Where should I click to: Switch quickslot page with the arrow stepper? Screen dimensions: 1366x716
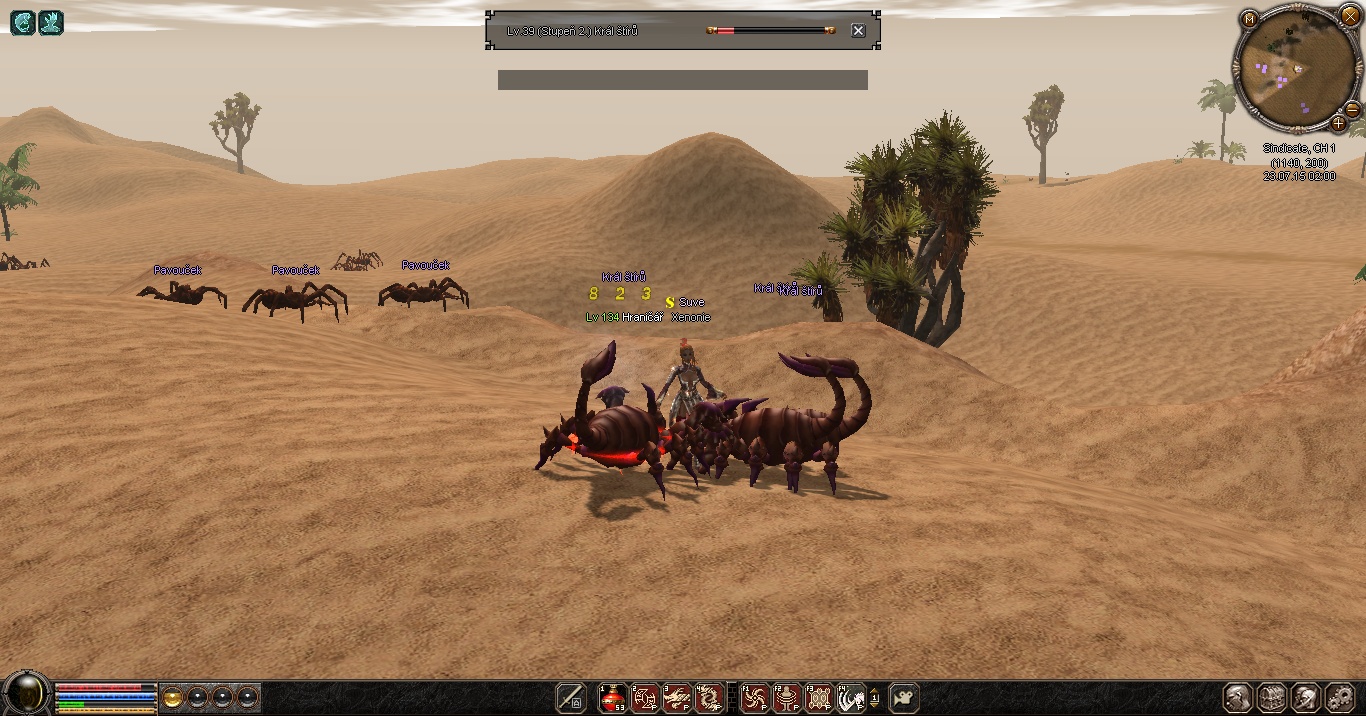875,697
